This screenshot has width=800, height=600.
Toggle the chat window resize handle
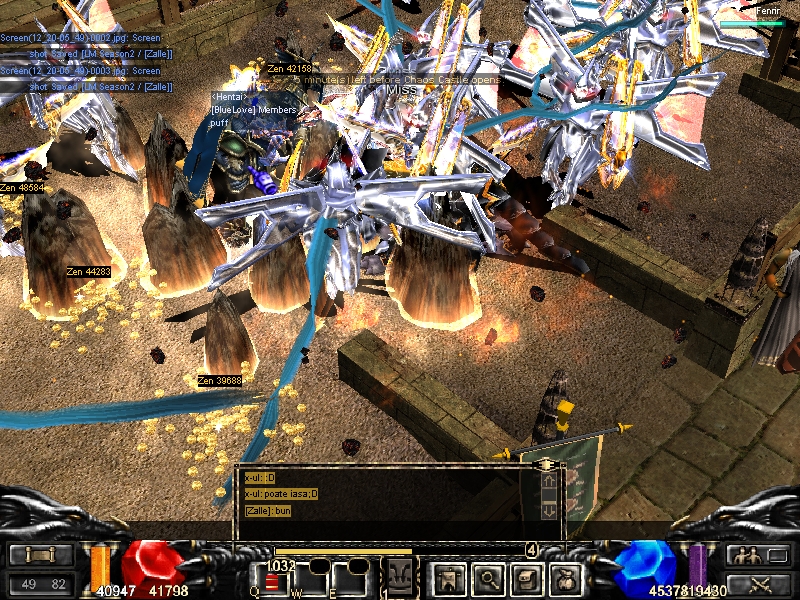tap(546, 465)
